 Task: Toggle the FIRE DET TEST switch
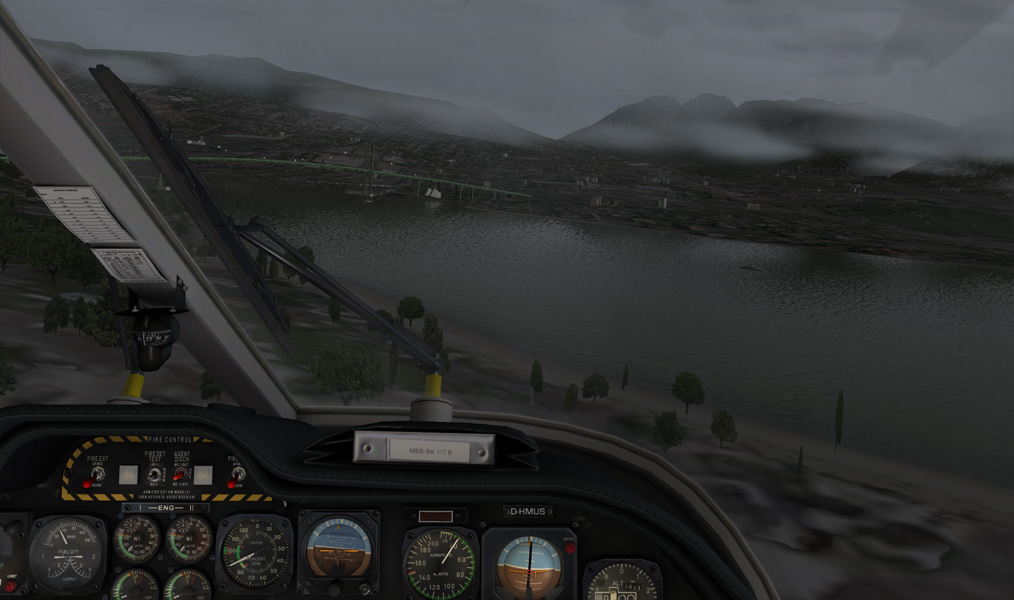tap(155, 474)
